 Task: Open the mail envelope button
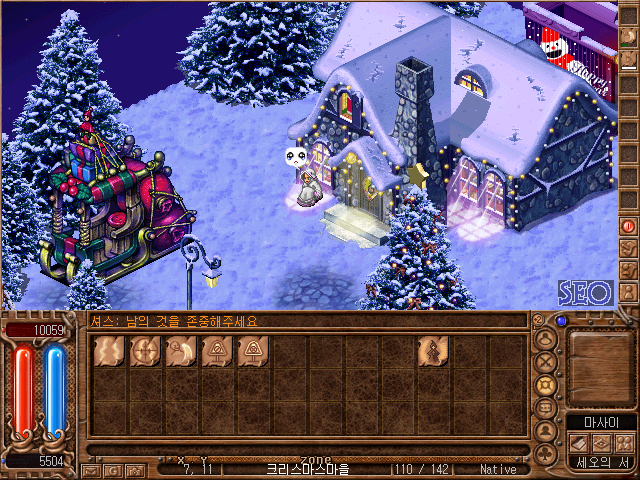(91, 470)
